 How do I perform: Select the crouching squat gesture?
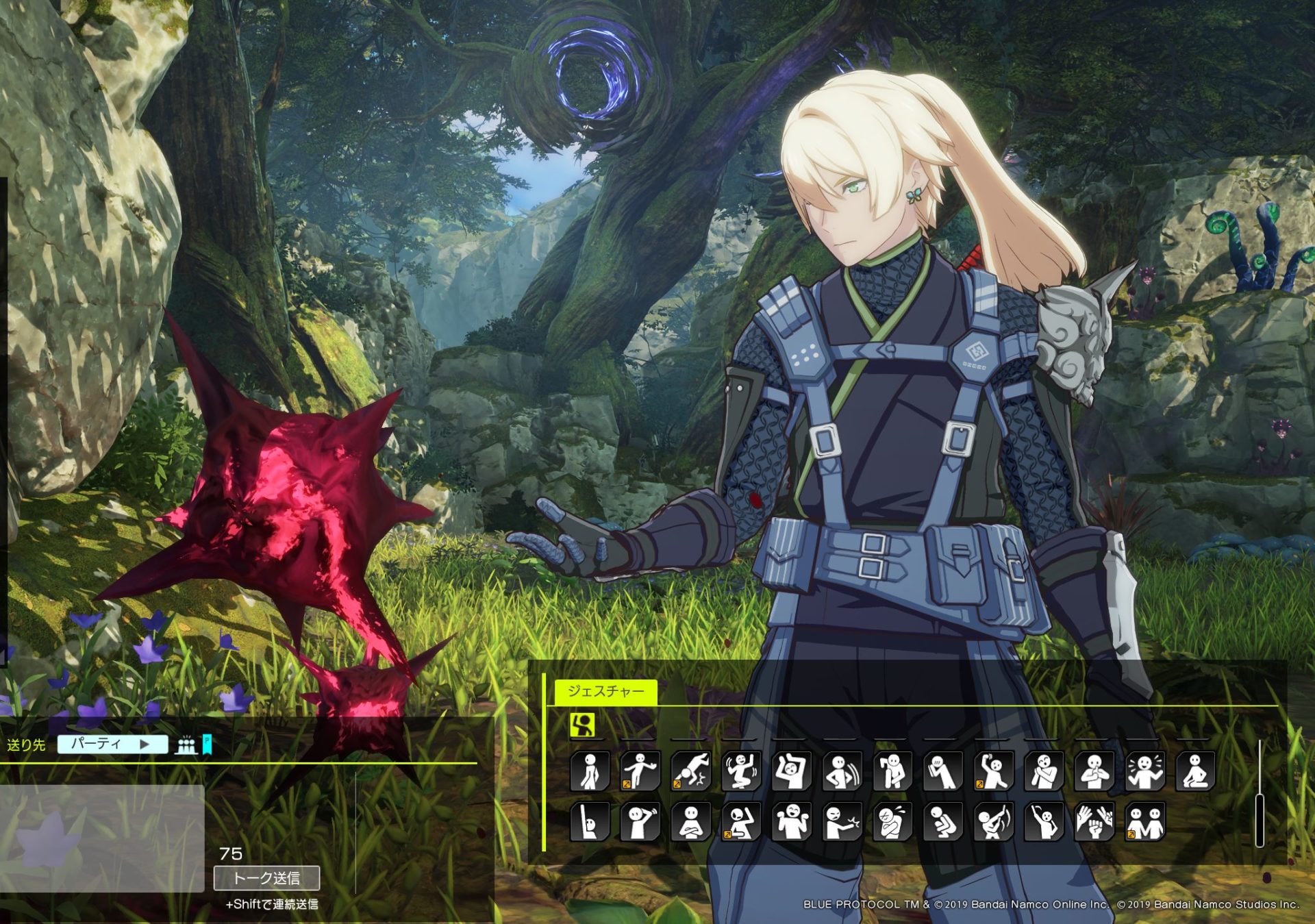point(942,822)
